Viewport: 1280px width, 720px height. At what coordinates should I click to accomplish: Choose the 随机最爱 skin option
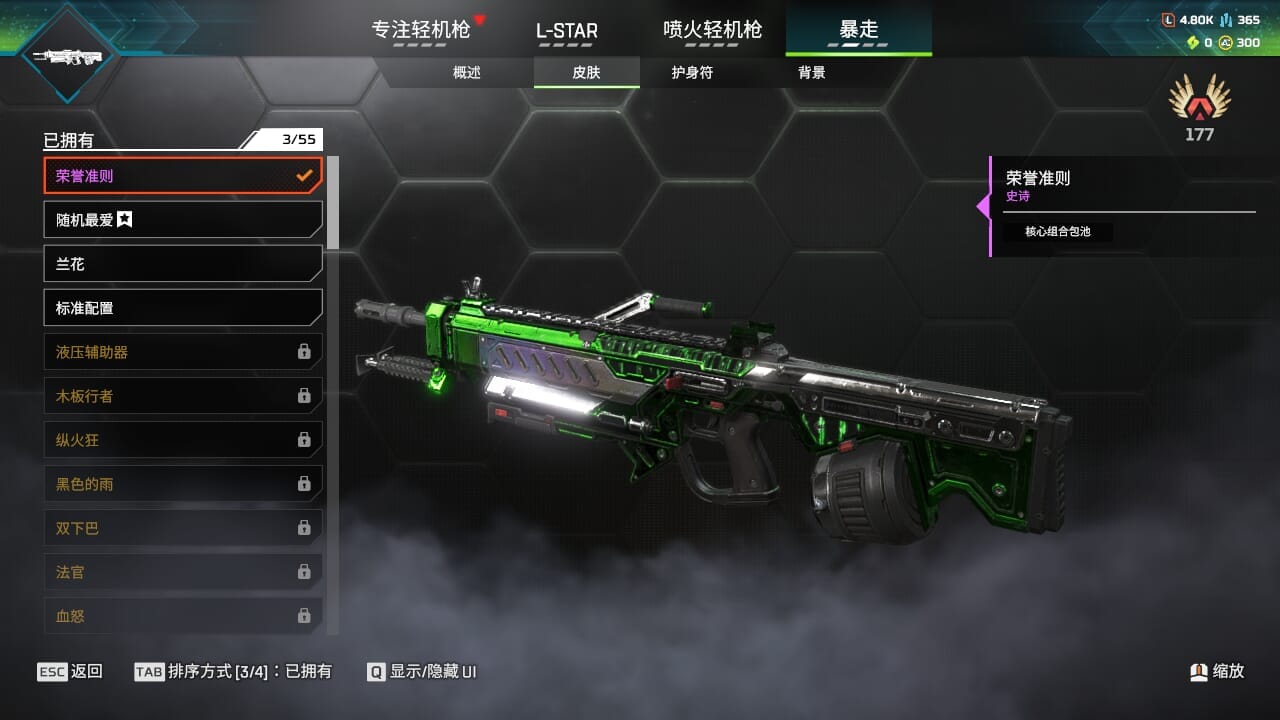point(183,220)
